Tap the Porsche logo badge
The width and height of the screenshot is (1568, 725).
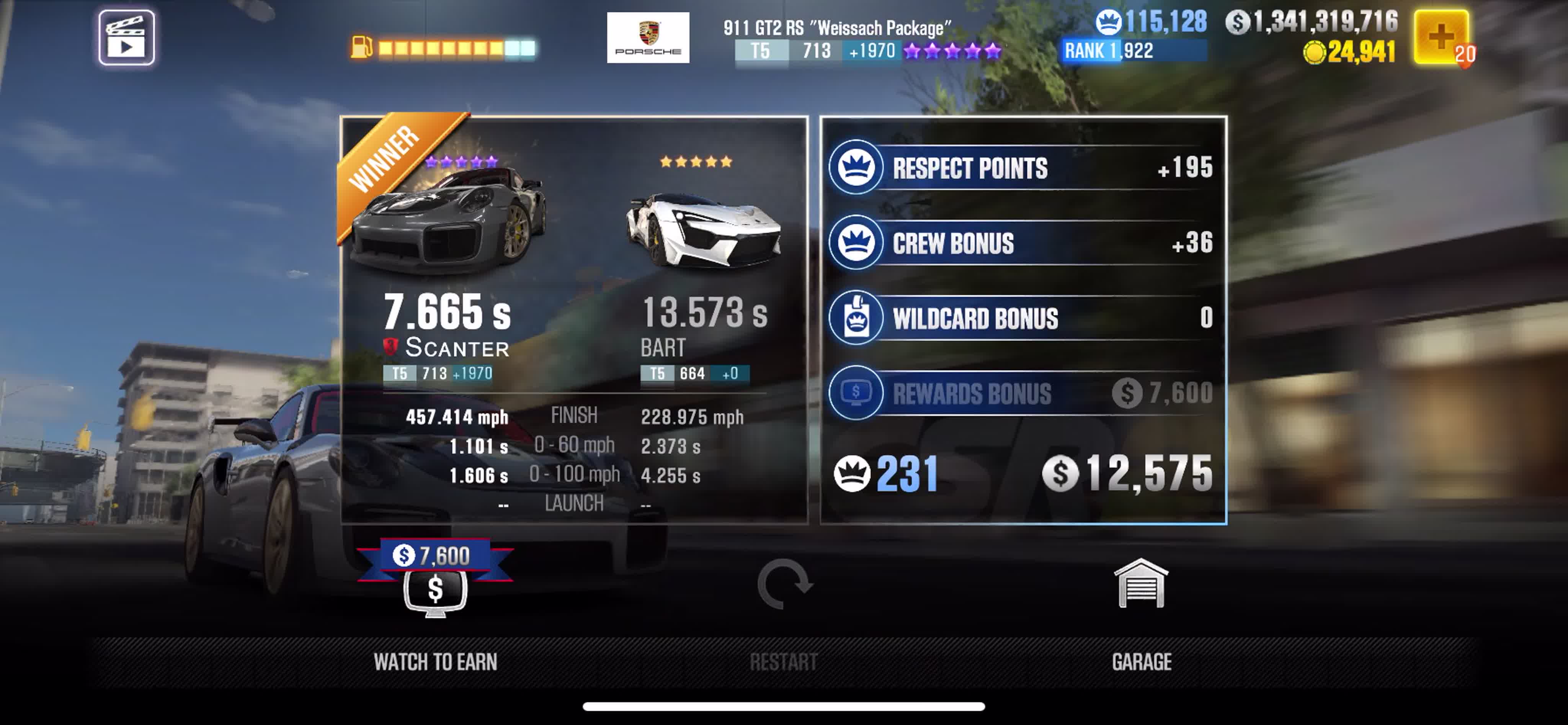[648, 38]
